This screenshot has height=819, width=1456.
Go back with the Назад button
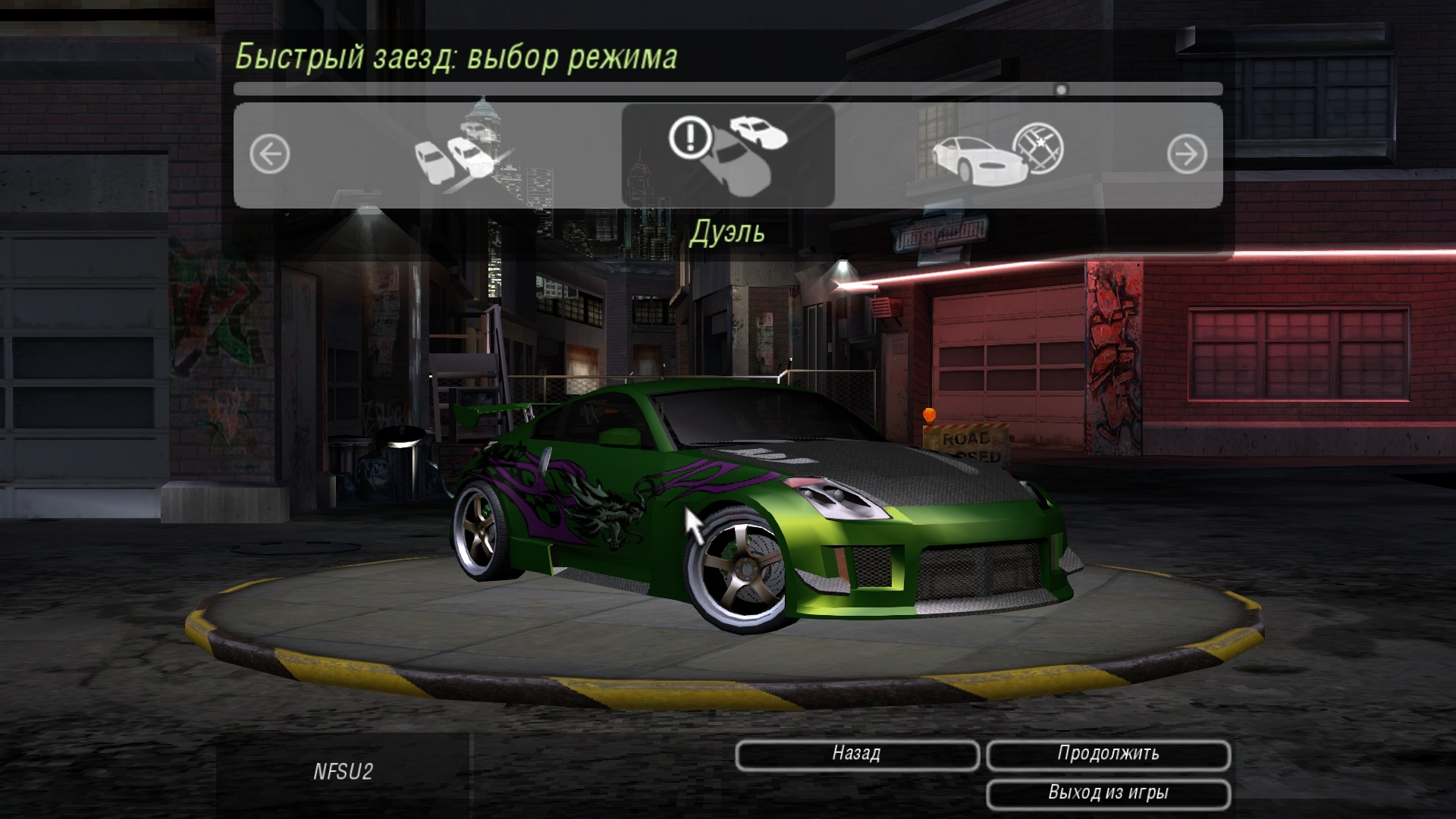(857, 754)
